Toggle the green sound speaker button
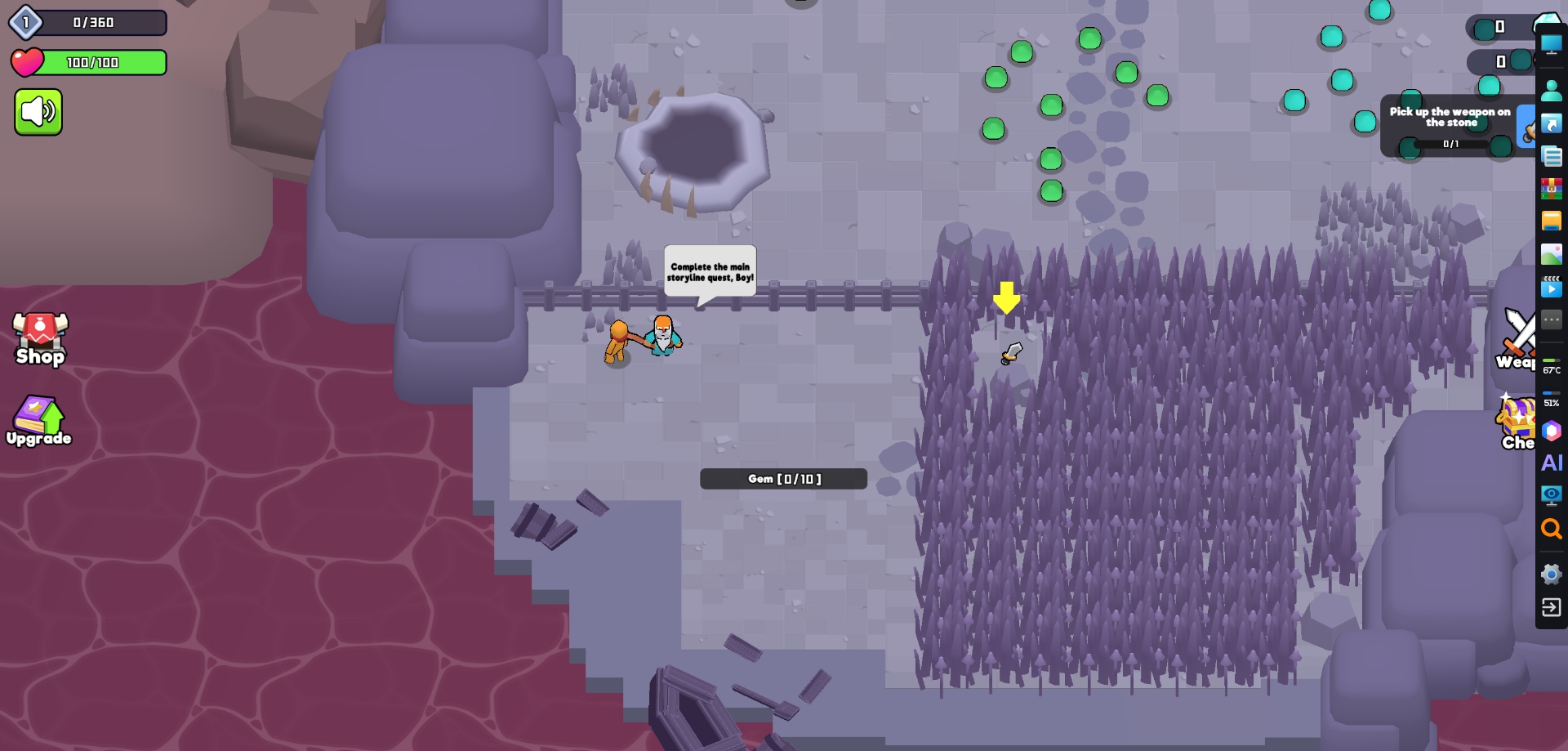1568x751 pixels. tap(38, 112)
